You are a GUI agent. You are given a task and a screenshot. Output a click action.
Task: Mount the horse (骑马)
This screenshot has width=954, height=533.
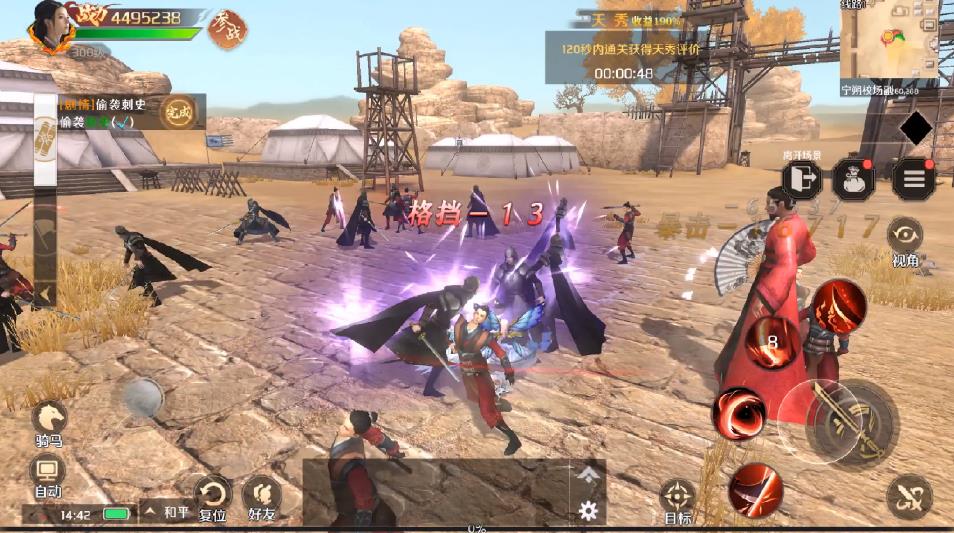(50, 420)
